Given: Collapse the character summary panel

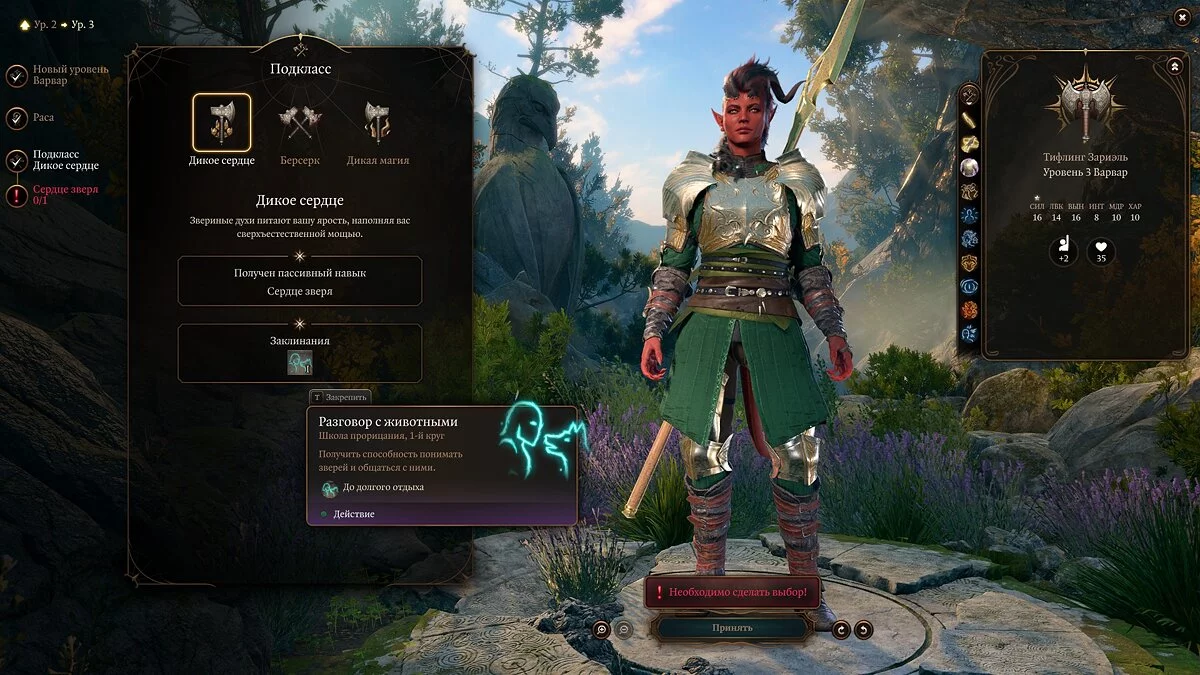Looking at the screenshot, I should click(1174, 66).
